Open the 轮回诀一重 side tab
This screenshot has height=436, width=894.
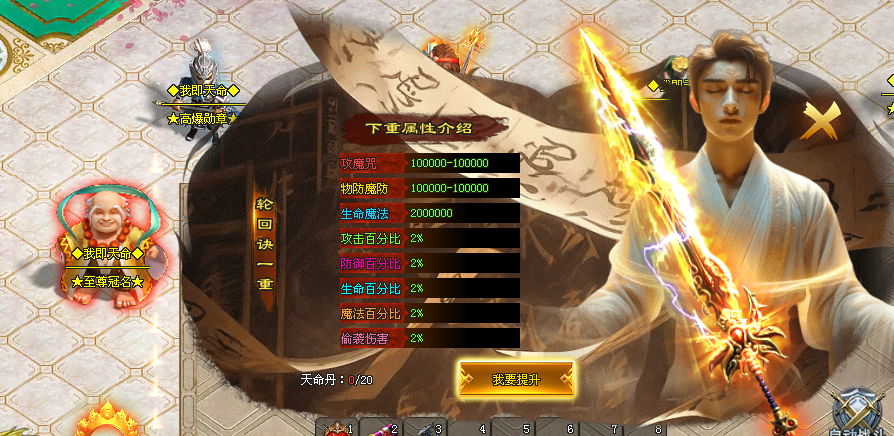pos(265,240)
